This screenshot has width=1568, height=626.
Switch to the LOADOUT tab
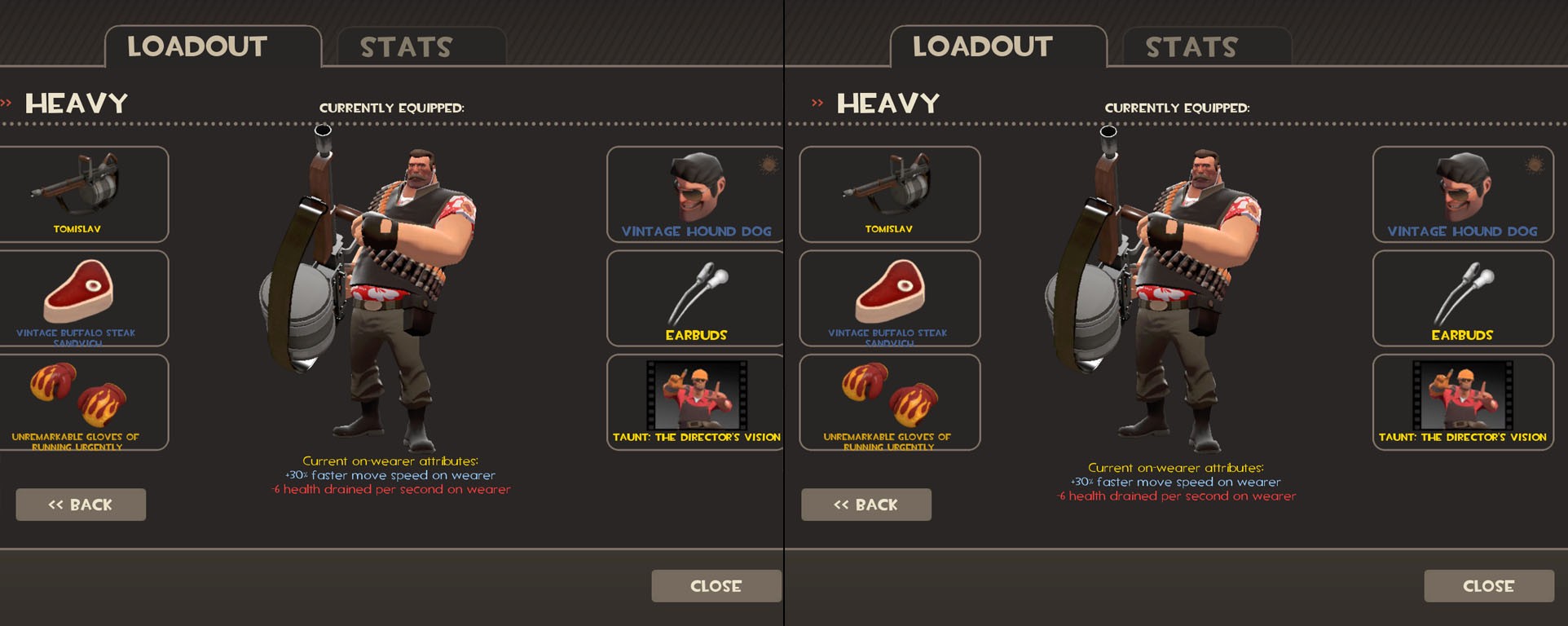pos(196,46)
